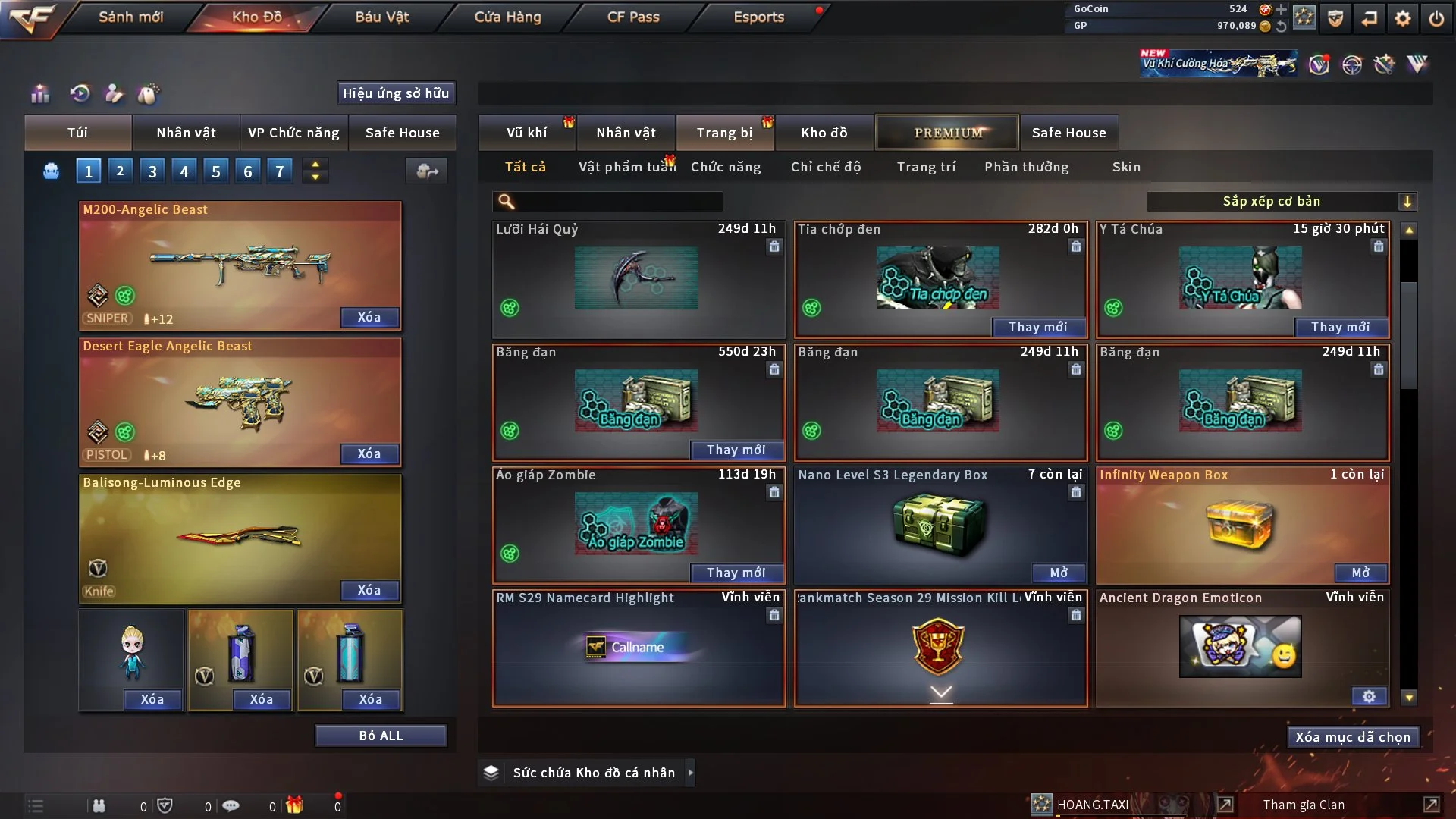Viewport: 1456px width, 819px height.
Task: Click the Tham gia Clan button
Action: pos(1304,805)
